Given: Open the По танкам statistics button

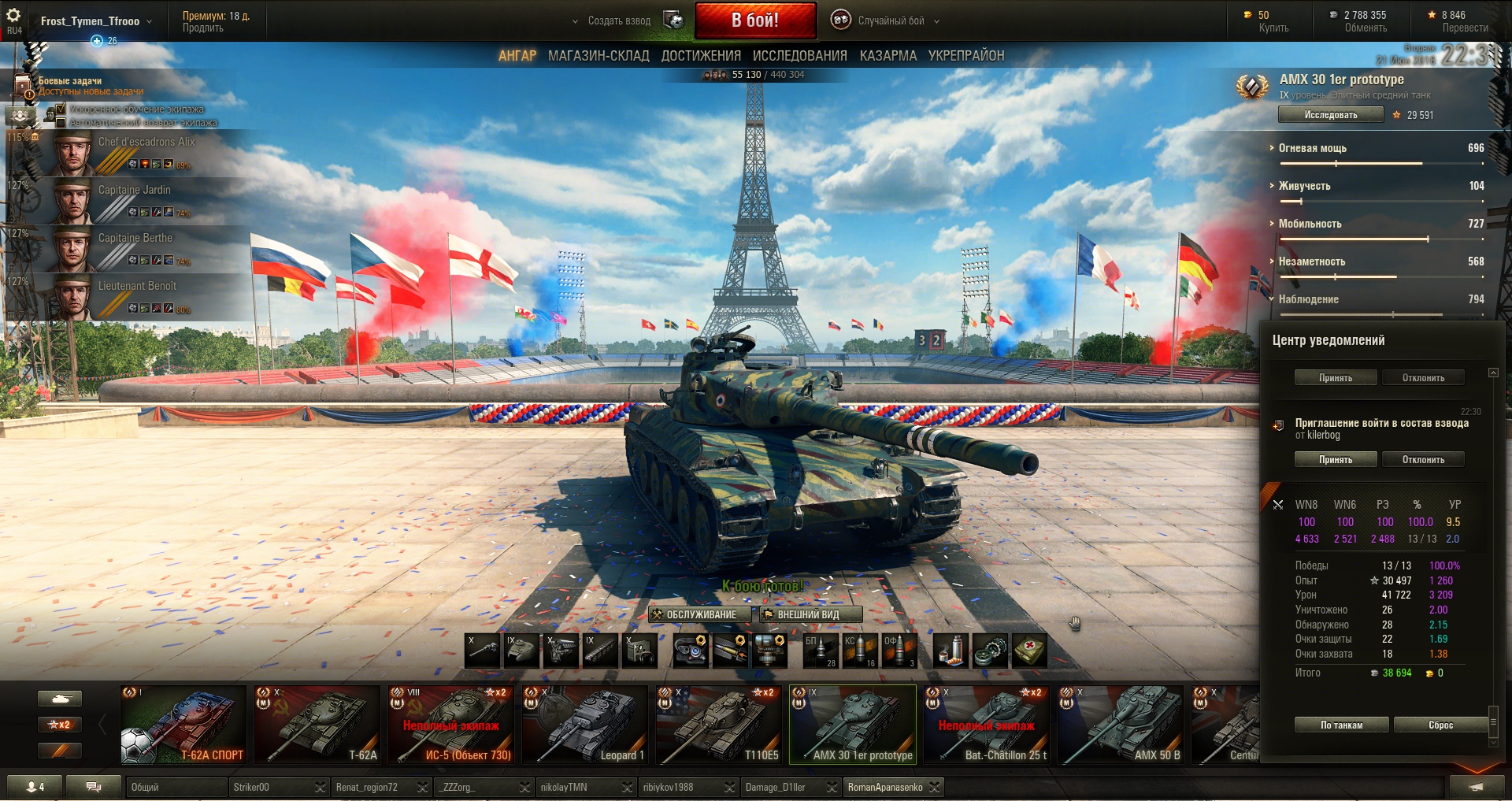Looking at the screenshot, I should coord(1341,725).
